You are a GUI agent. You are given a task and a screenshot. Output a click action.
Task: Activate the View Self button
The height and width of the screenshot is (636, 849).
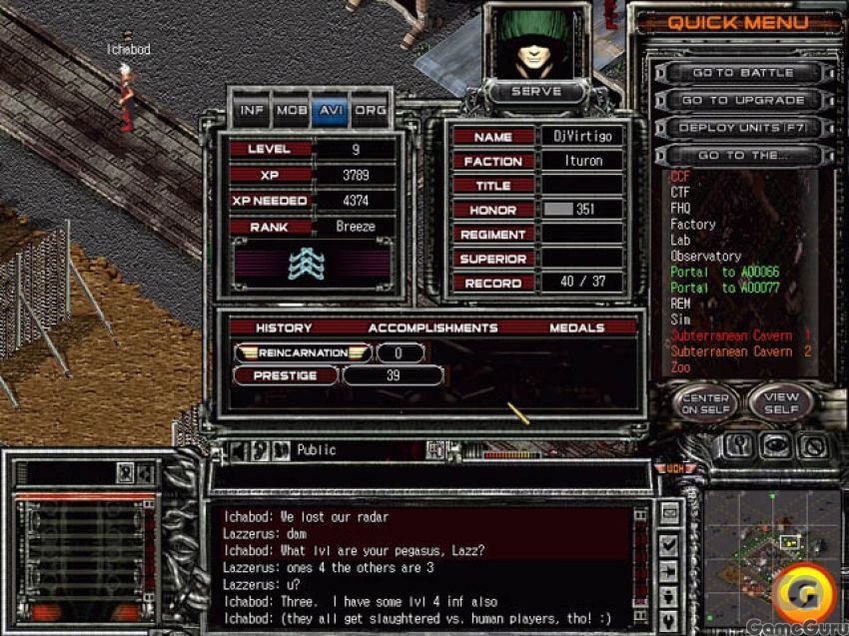click(x=781, y=404)
